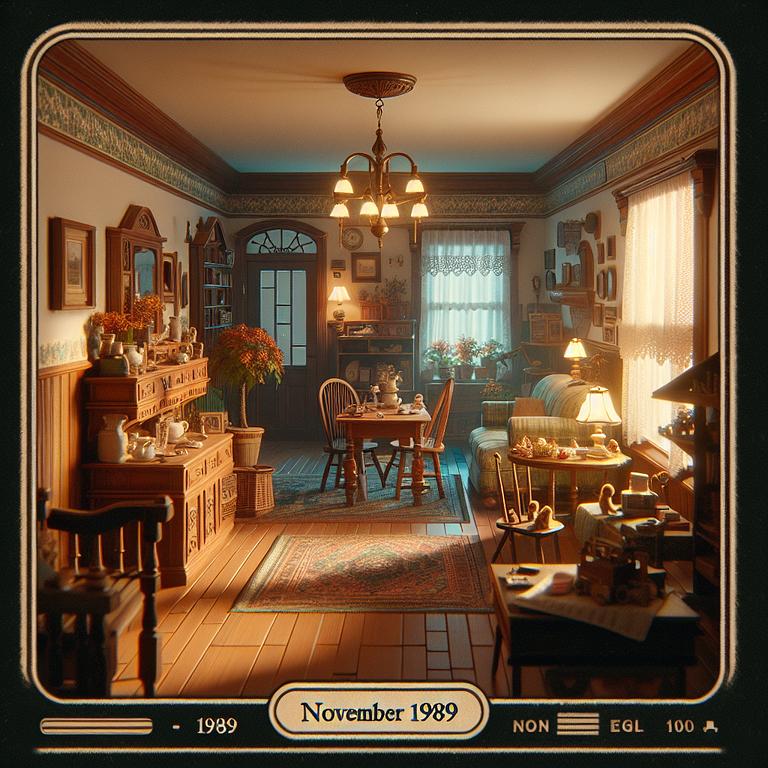Click the timeline bar beside 1989
This screenshot has width=768, height=768.
[96, 726]
